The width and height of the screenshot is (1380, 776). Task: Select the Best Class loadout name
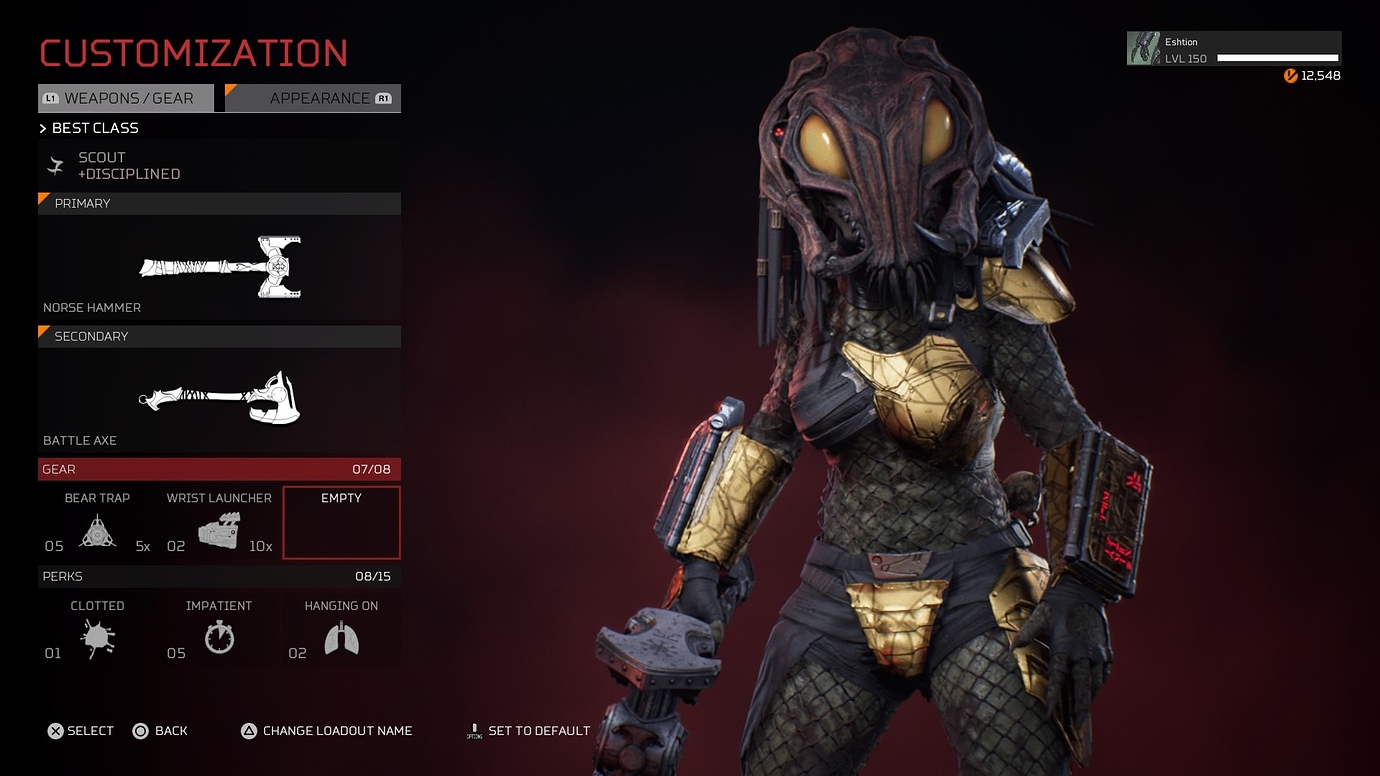[x=94, y=128]
